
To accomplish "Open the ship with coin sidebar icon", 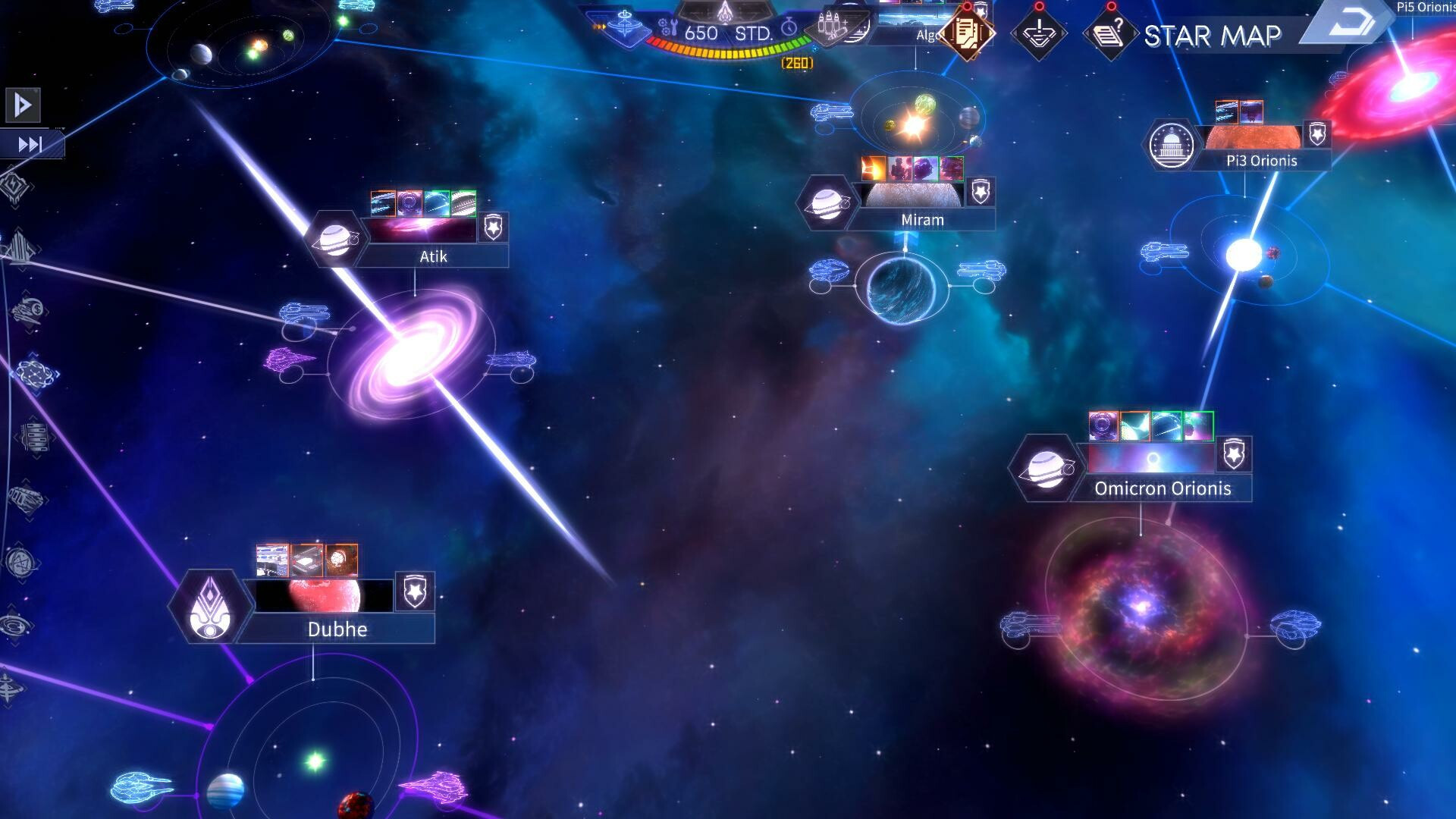I will [x=30, y=311].
